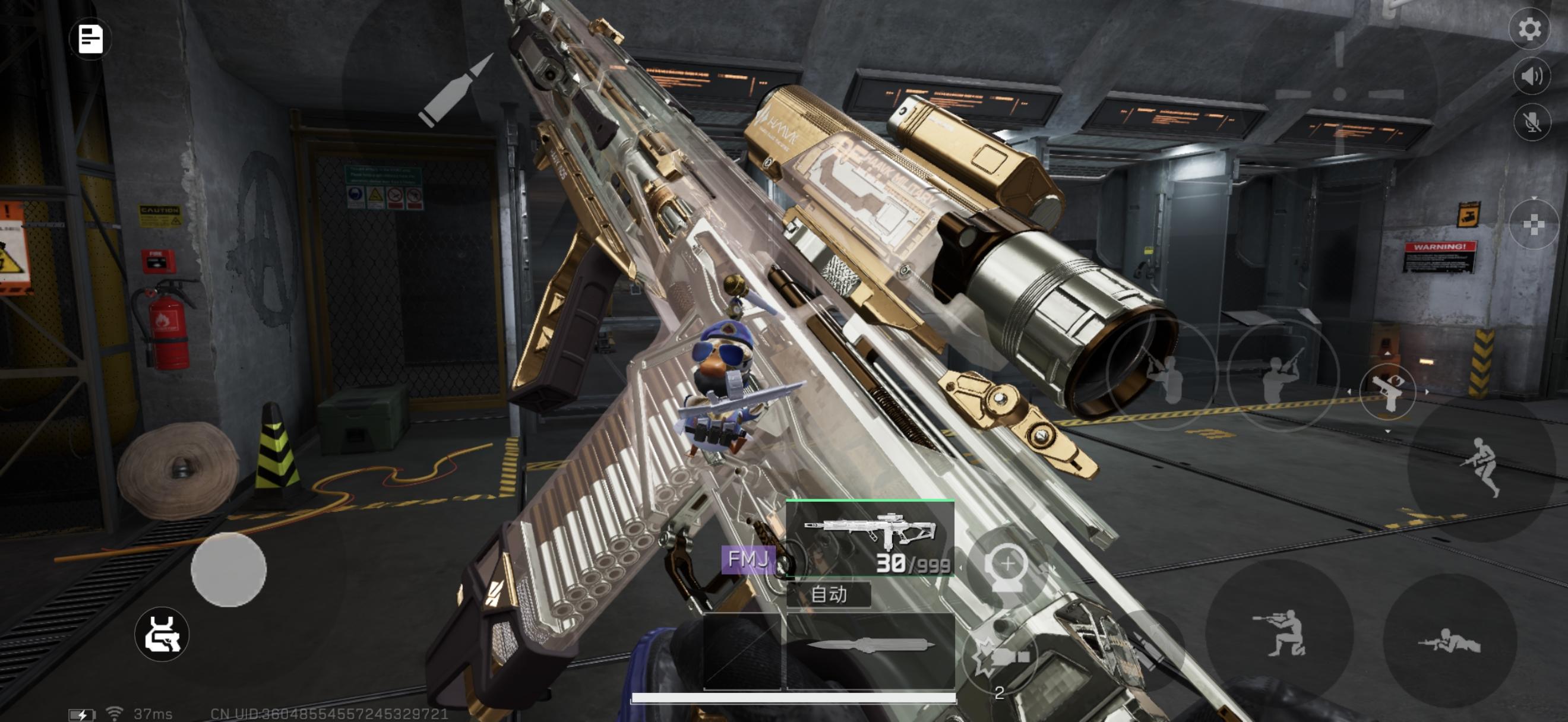This screenshot has height=722, width=1568.
Task: Switch to the pistol sidearm
Action: 1387,392
